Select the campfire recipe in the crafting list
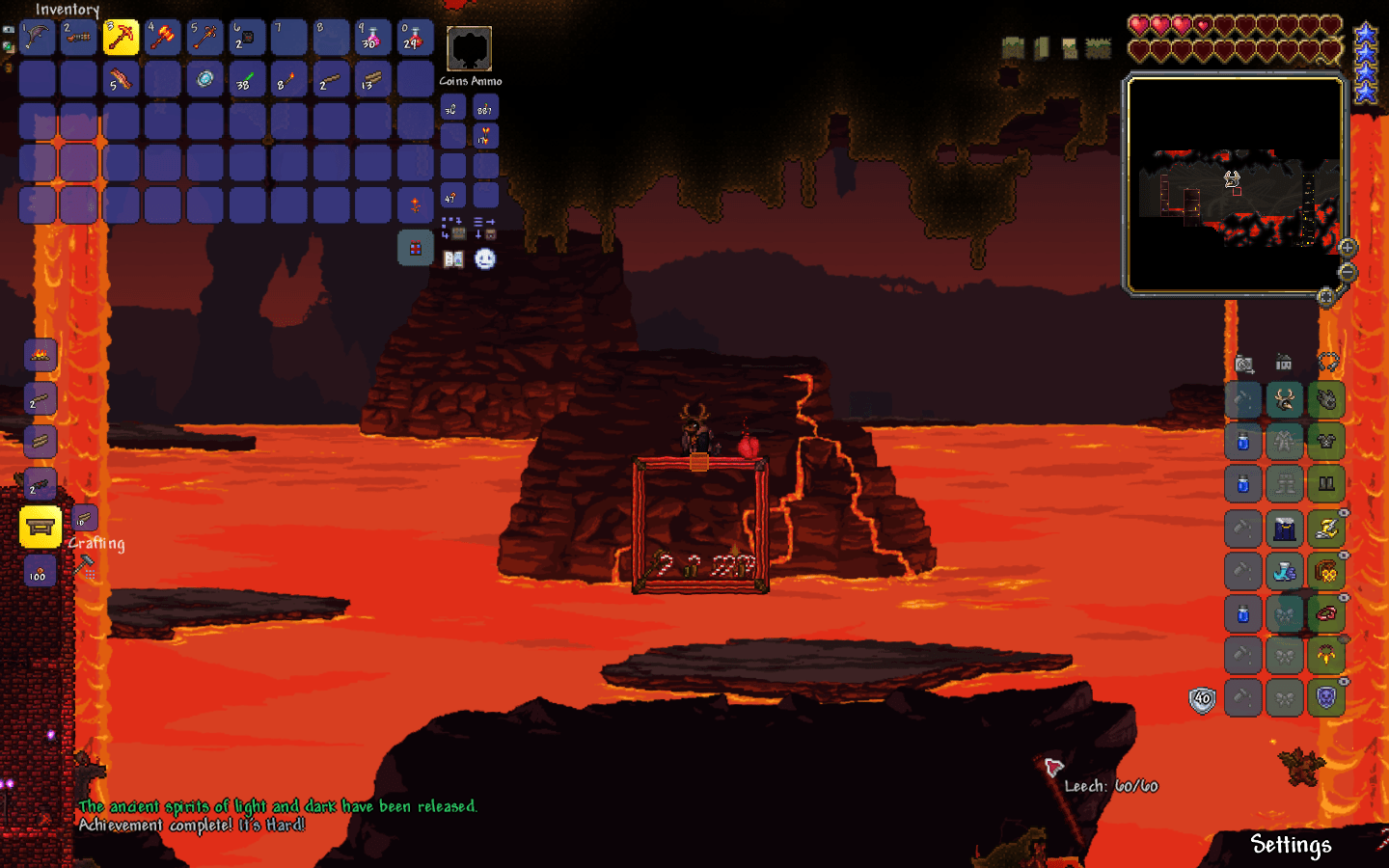The height and width of the screenshot is (868, 1389). coord(40,355)
